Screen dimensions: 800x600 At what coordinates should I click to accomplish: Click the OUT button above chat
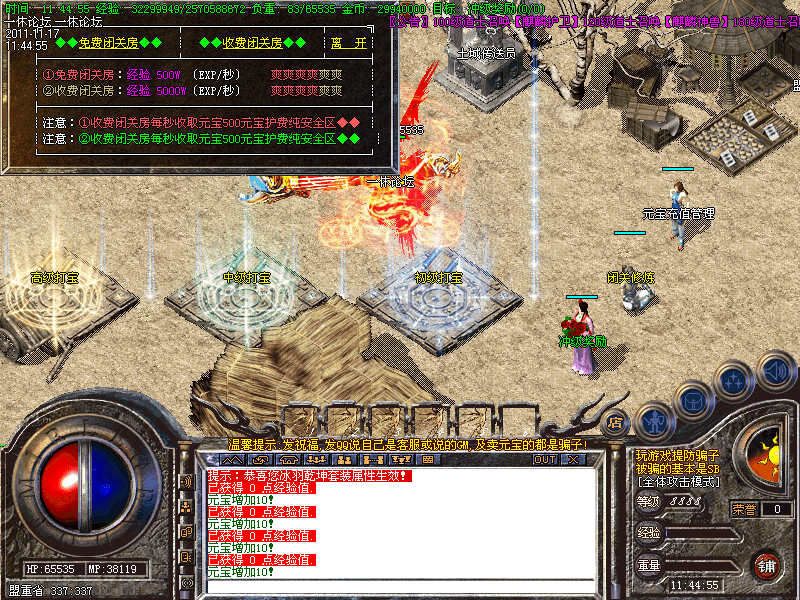(544, 459)
